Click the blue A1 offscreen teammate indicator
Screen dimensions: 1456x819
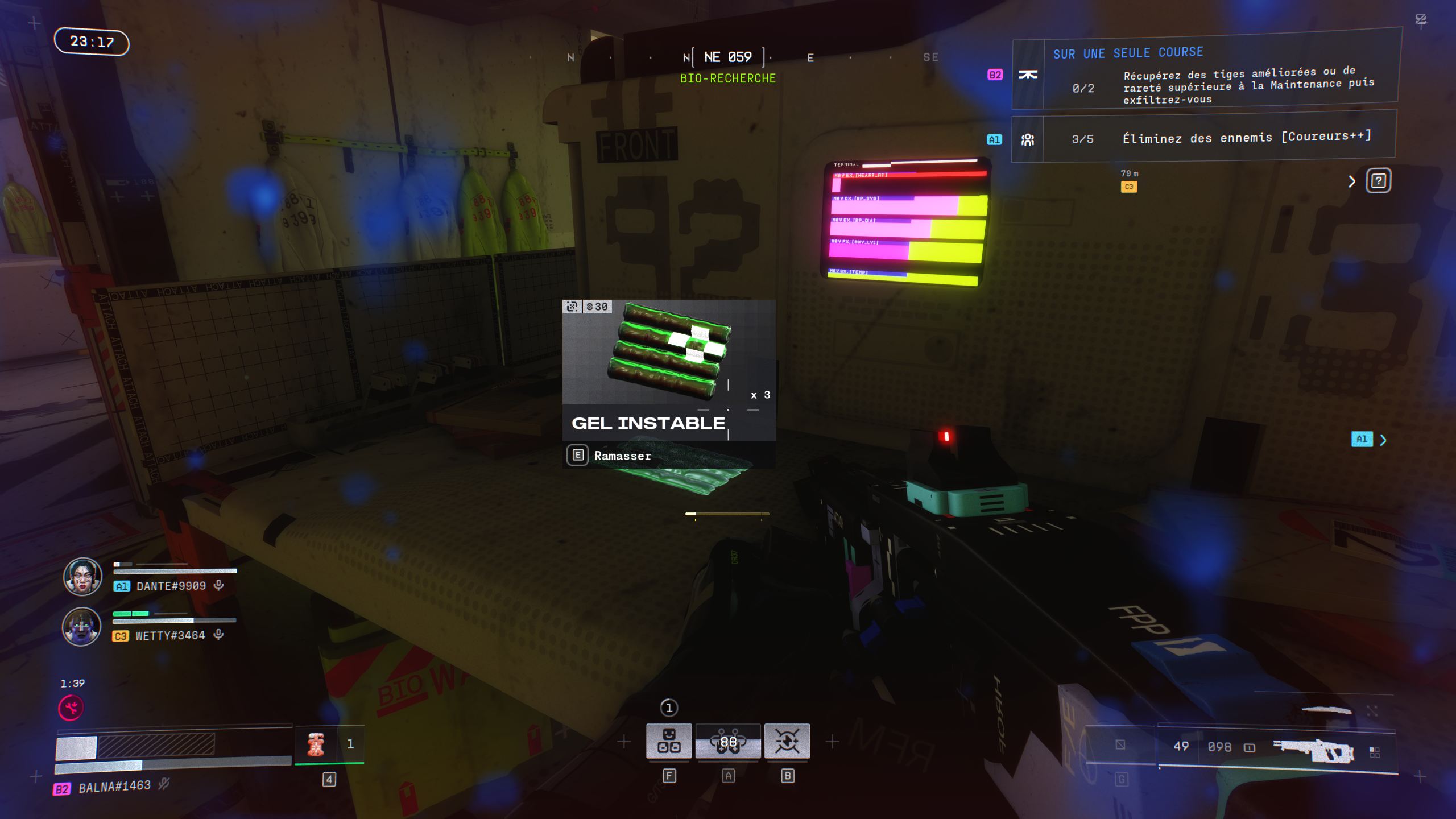[1362, 439]
